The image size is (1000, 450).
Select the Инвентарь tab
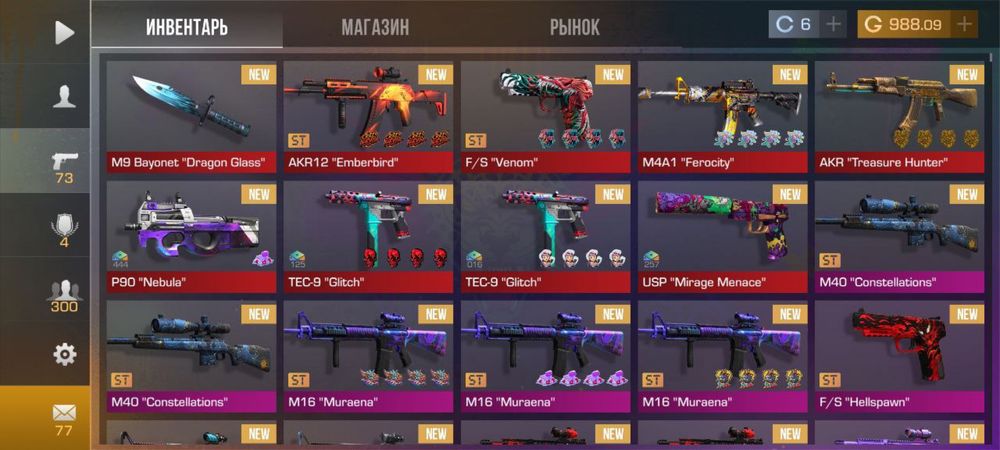pyautogui.click(x=187, y=27)
